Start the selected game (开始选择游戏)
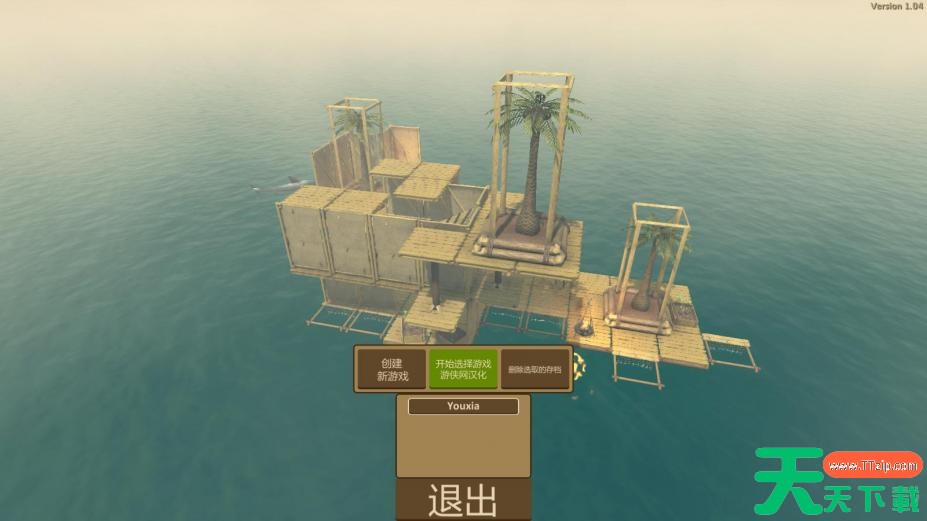 click(x=462, y=369)
